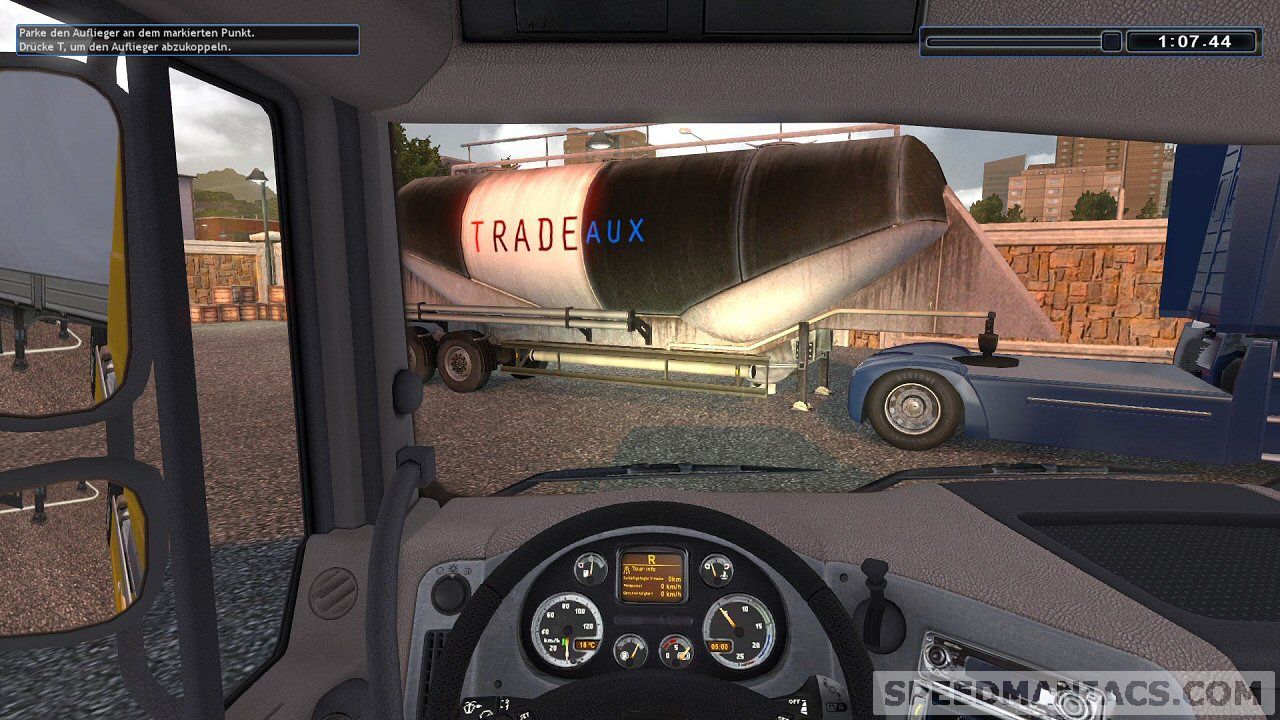Click the trailer parking objective message box

tap(187, 40)
